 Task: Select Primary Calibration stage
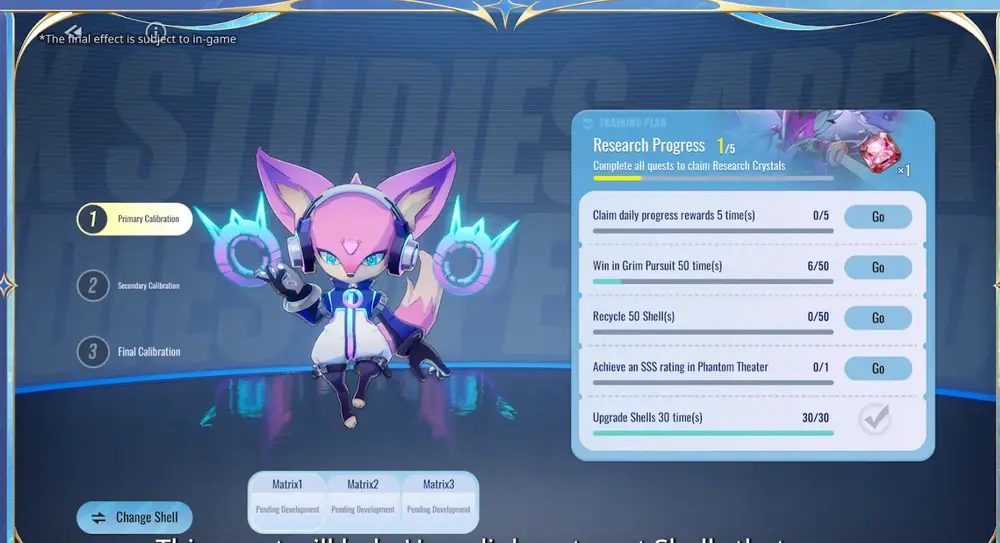pos(135,219)
